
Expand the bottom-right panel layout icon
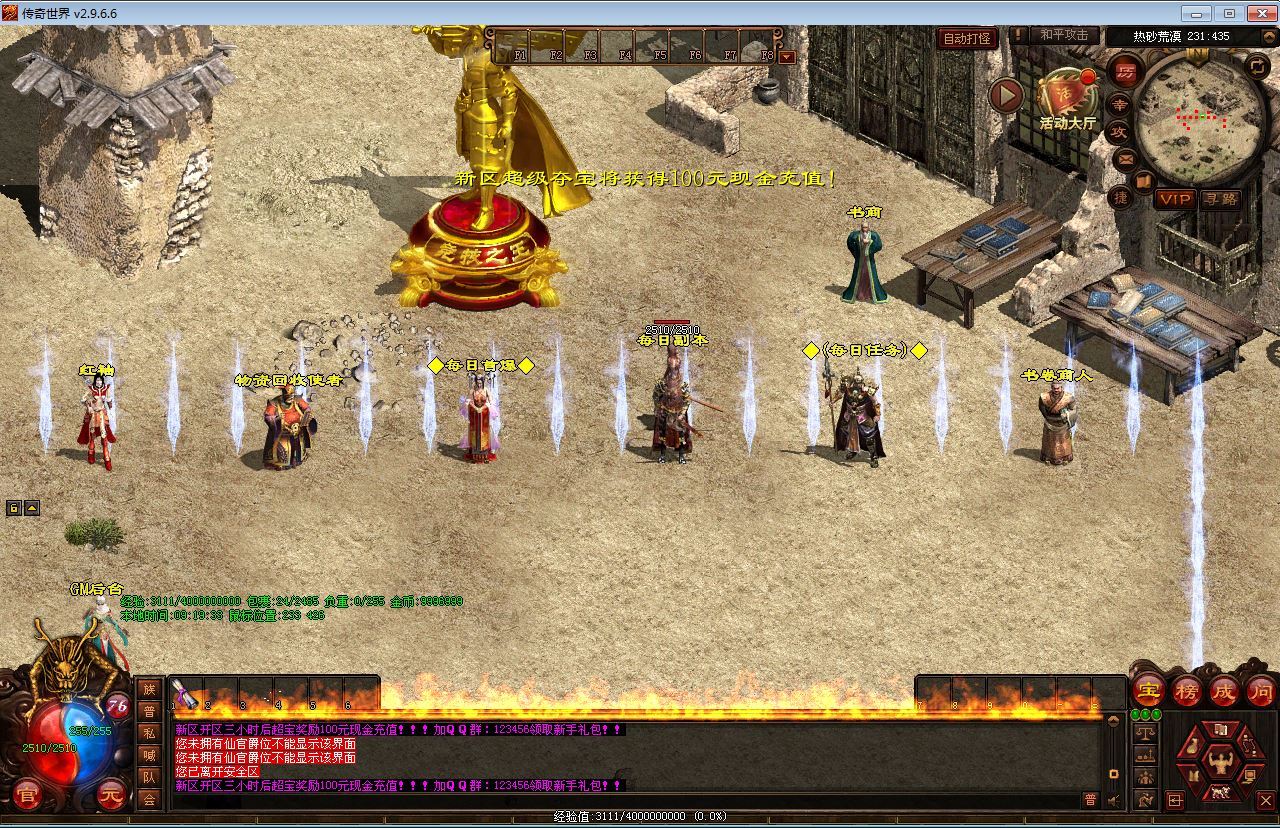(x=1174, y=798)
